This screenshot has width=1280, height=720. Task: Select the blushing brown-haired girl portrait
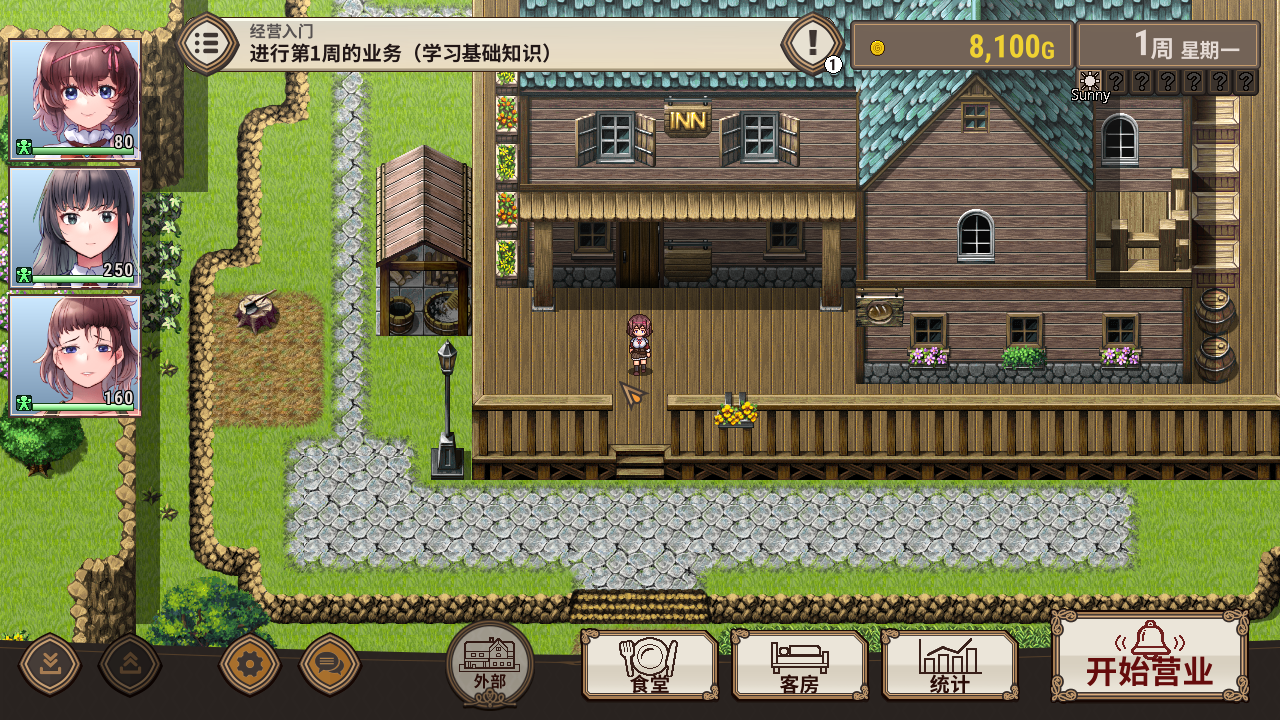[x=75, y=355]
